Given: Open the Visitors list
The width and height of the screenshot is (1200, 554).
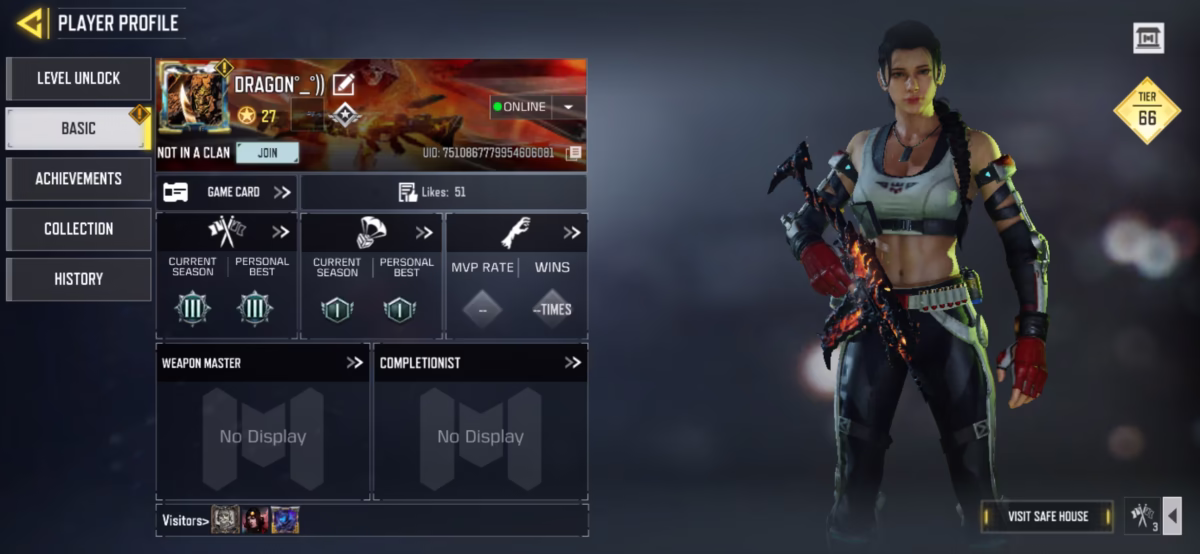Looking at the screenshot, I should tap(186, 520).
